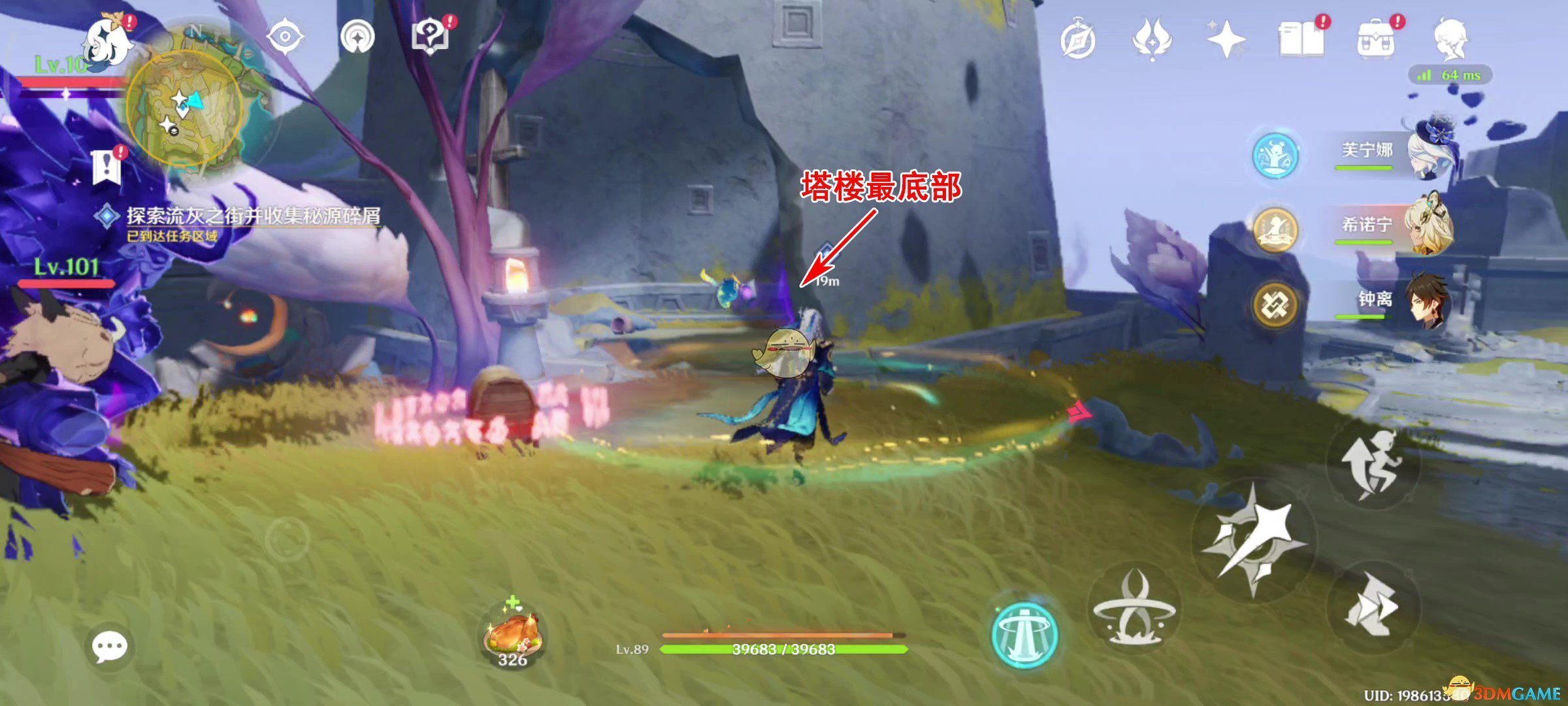Open the wish star icon
This screenshot has height=706, width=1568.
tap(1226, 39)
